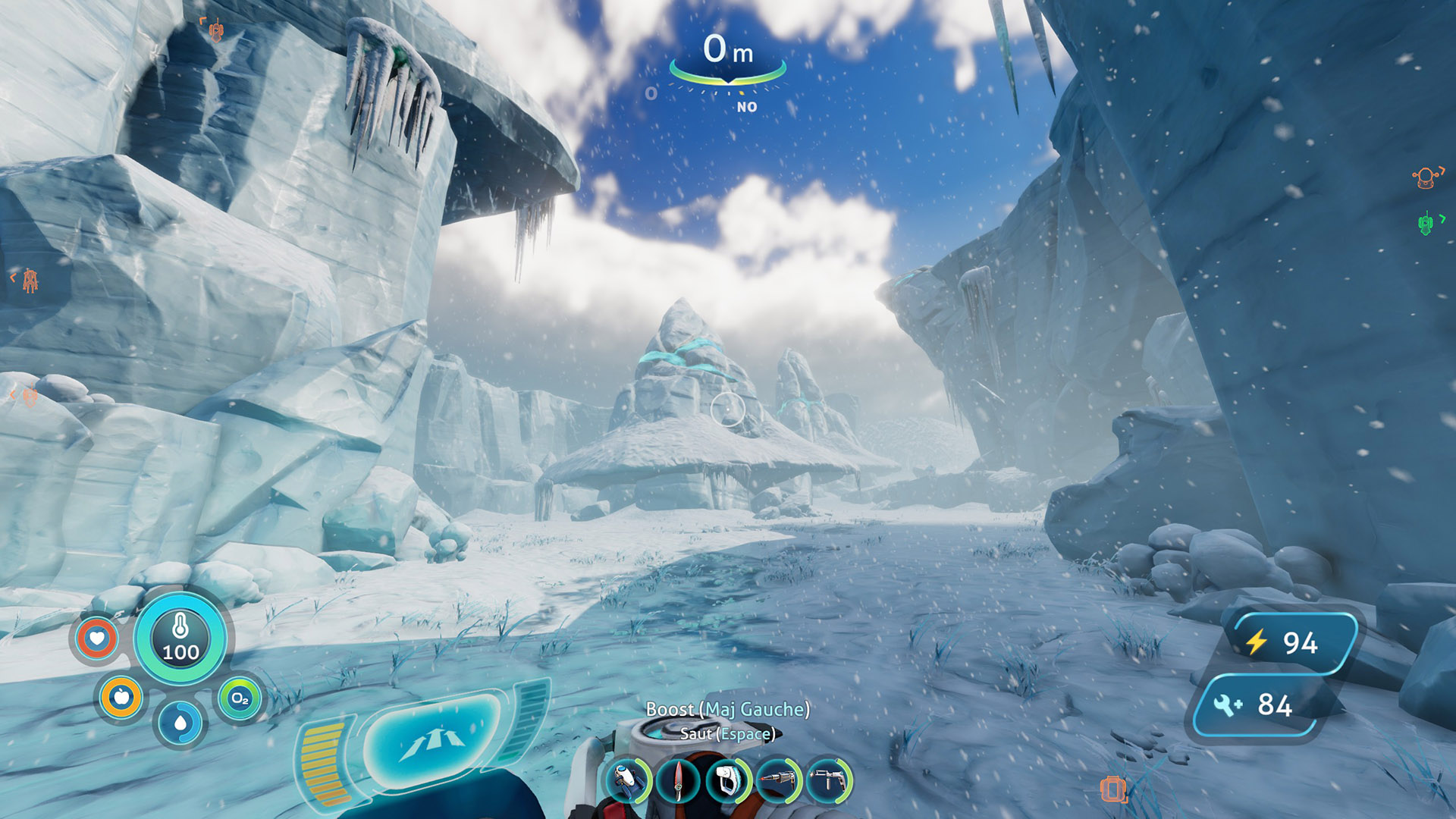Select the Snowfox hoverbike hotbar slot
Screen dimensions: 1456x819
click(627, 780)
